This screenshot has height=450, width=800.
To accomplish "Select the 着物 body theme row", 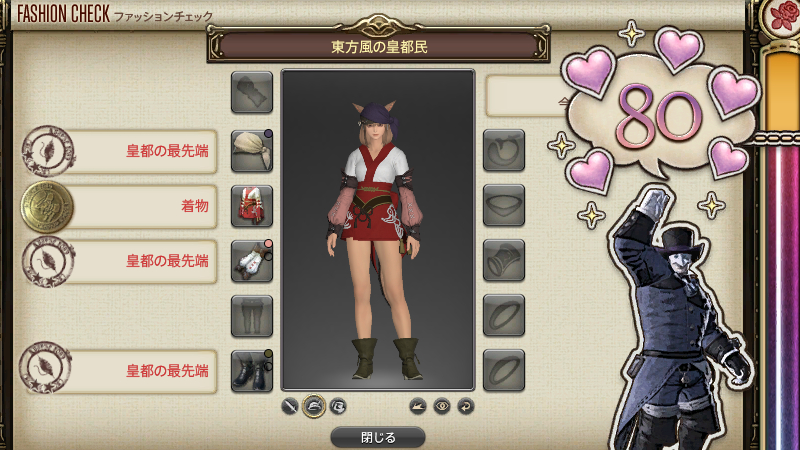I will click(x=120, y=206).
